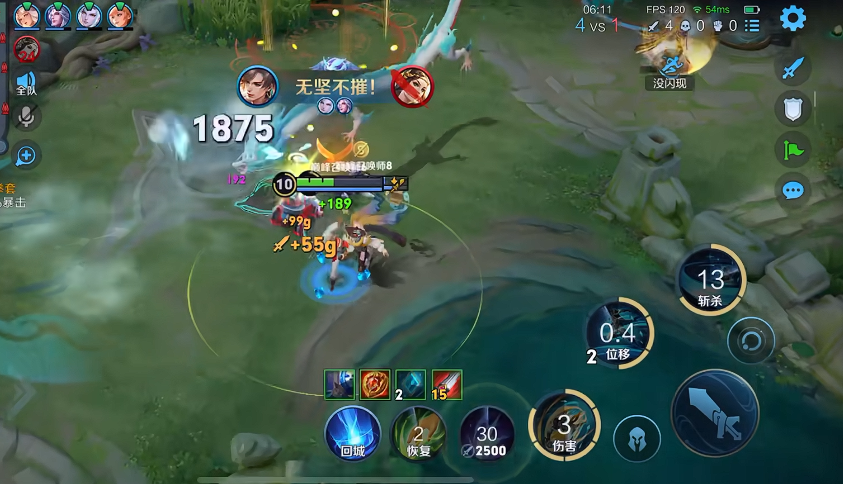Cast the 伤害 damage skill

(566, 426)
